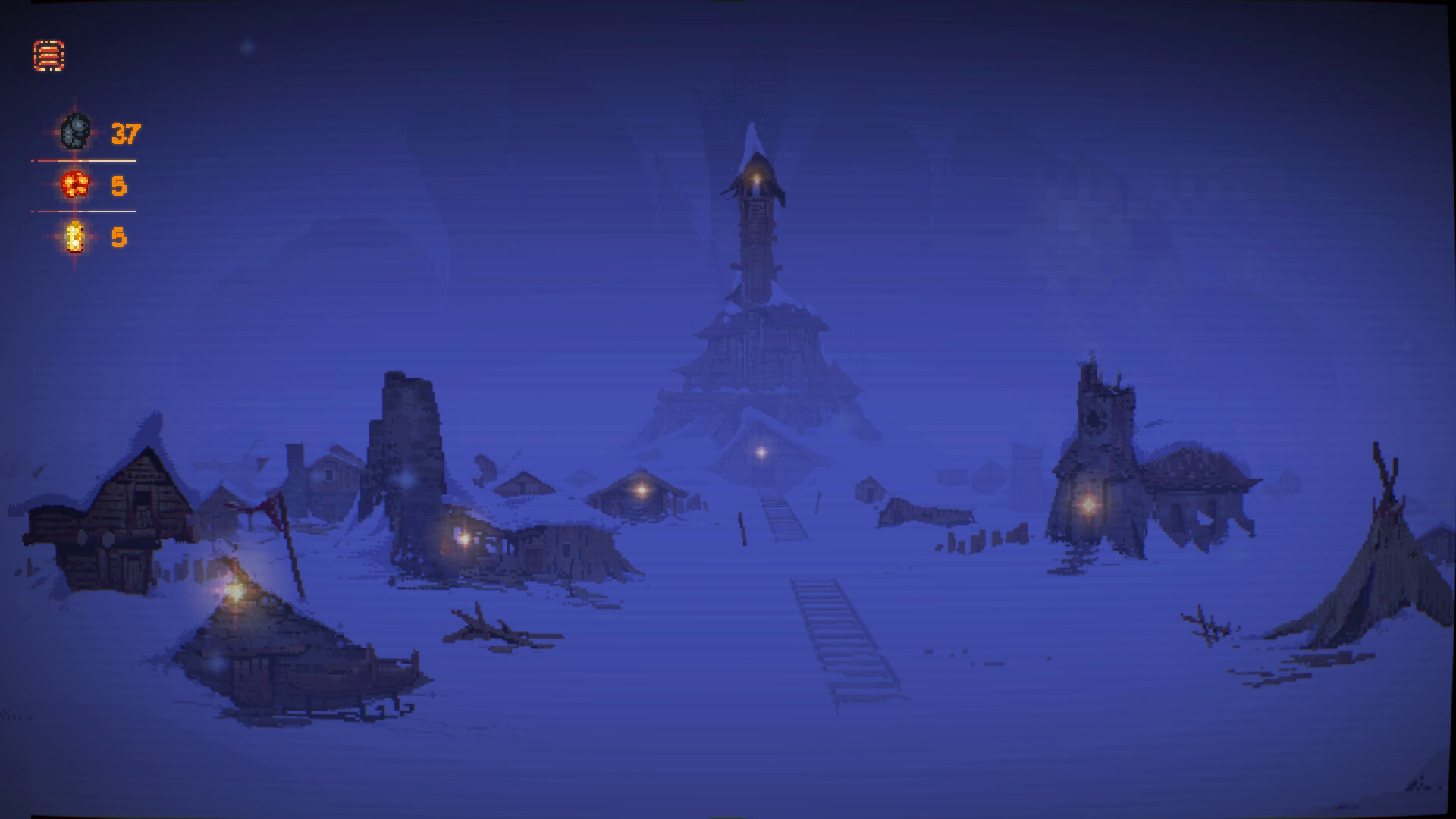Click the stone chimney spire left of center
Screen dimensions: 1456x819
click(x=409, y=440)
